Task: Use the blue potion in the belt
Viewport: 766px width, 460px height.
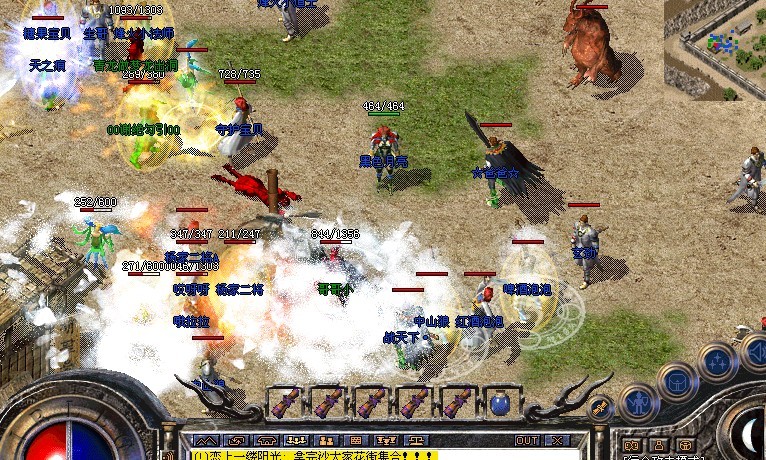Action: pos(500,404)
